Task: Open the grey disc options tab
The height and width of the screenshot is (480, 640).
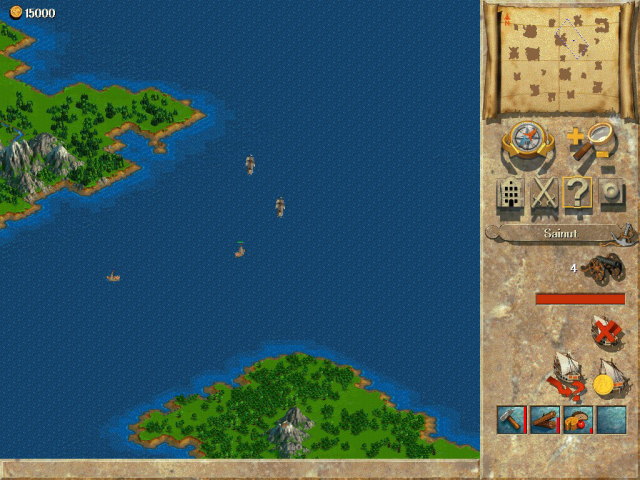Action: point(609,193)
